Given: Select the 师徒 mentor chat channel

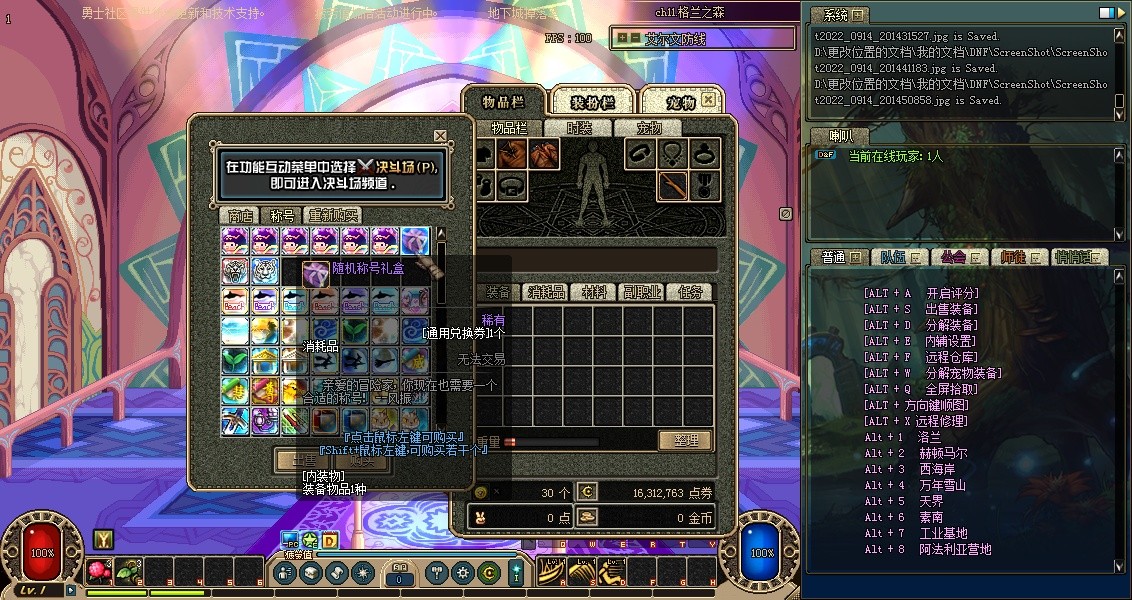Looking at the screenshot, I should click(x=1017, y=257).
